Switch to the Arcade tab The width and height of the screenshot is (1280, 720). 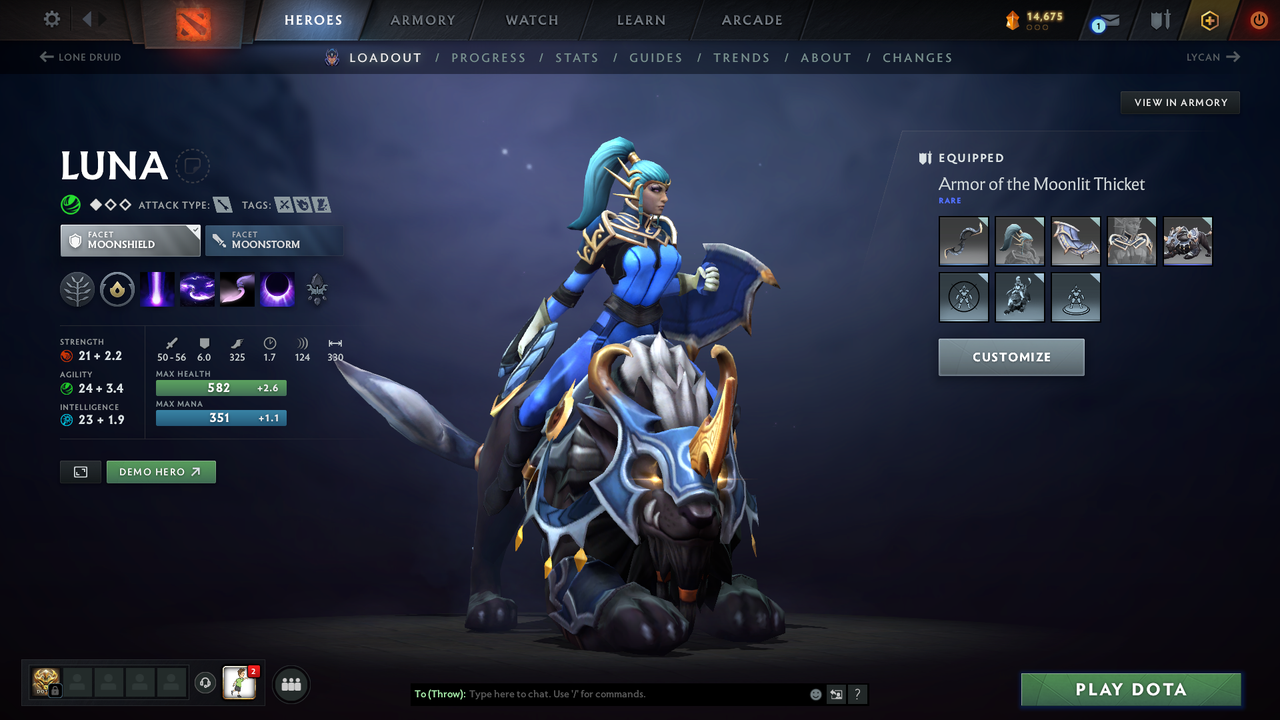tap(751, 20)
